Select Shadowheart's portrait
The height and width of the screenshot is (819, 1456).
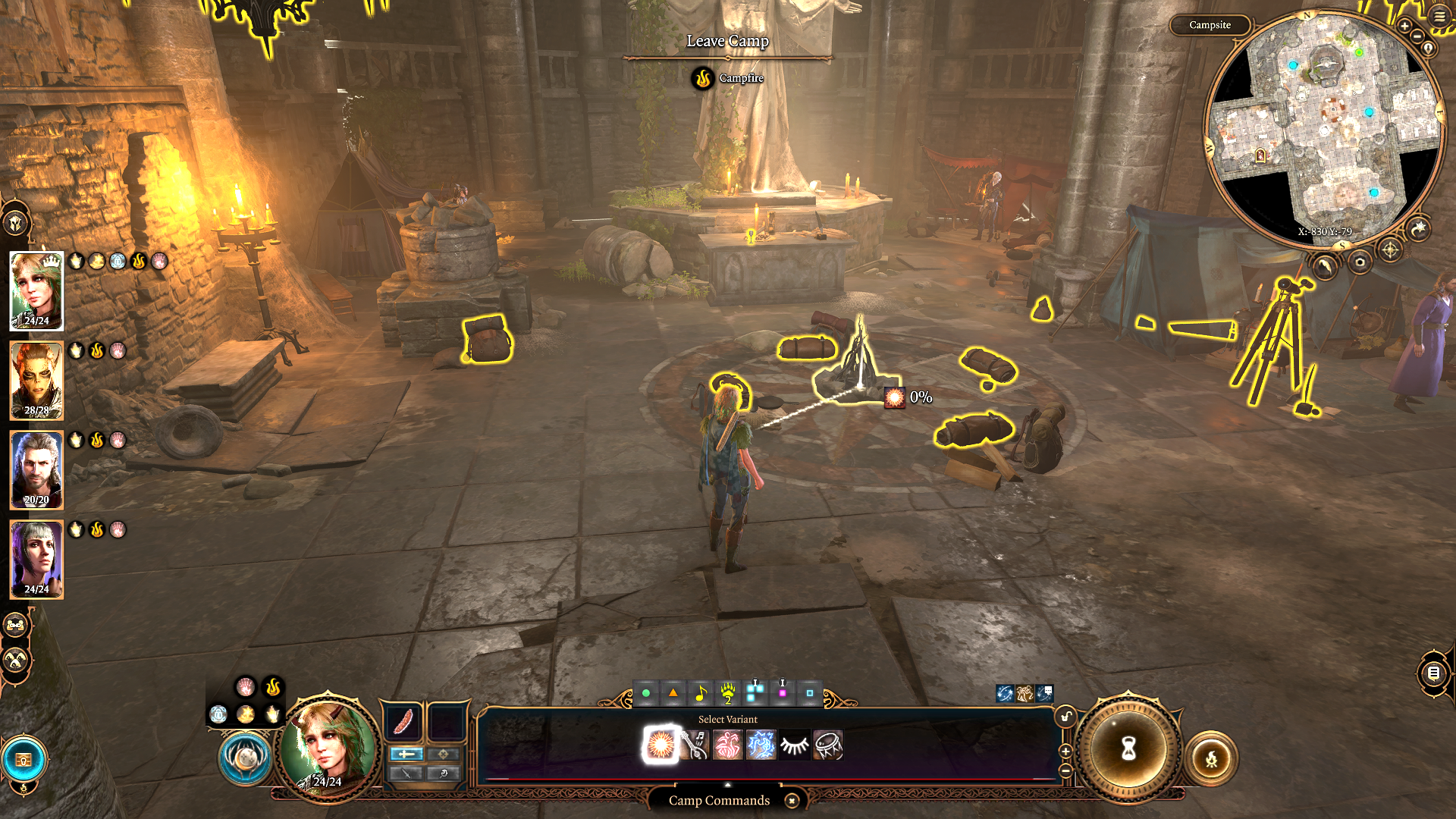pos(36,560)
